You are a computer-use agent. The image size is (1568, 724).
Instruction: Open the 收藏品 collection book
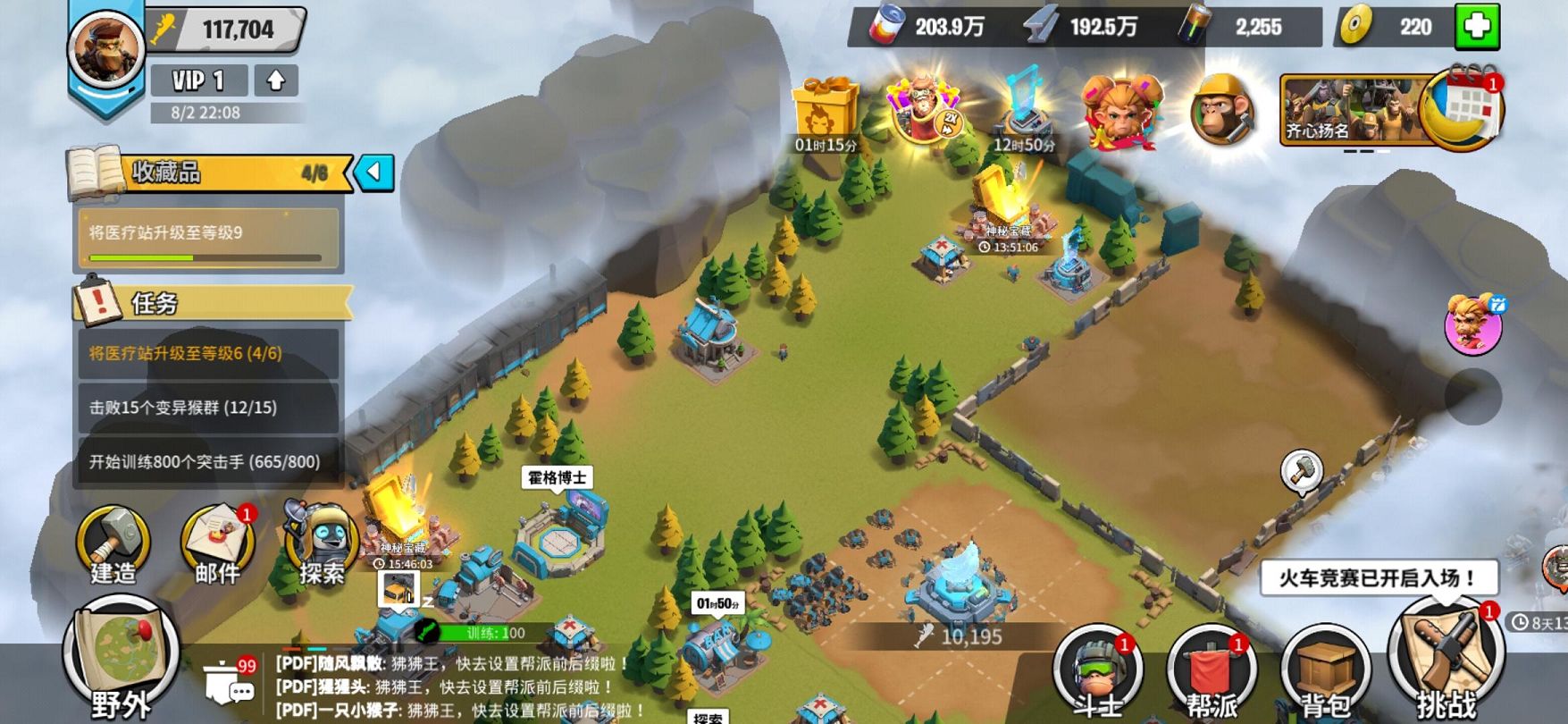click(x=95, y=173)
